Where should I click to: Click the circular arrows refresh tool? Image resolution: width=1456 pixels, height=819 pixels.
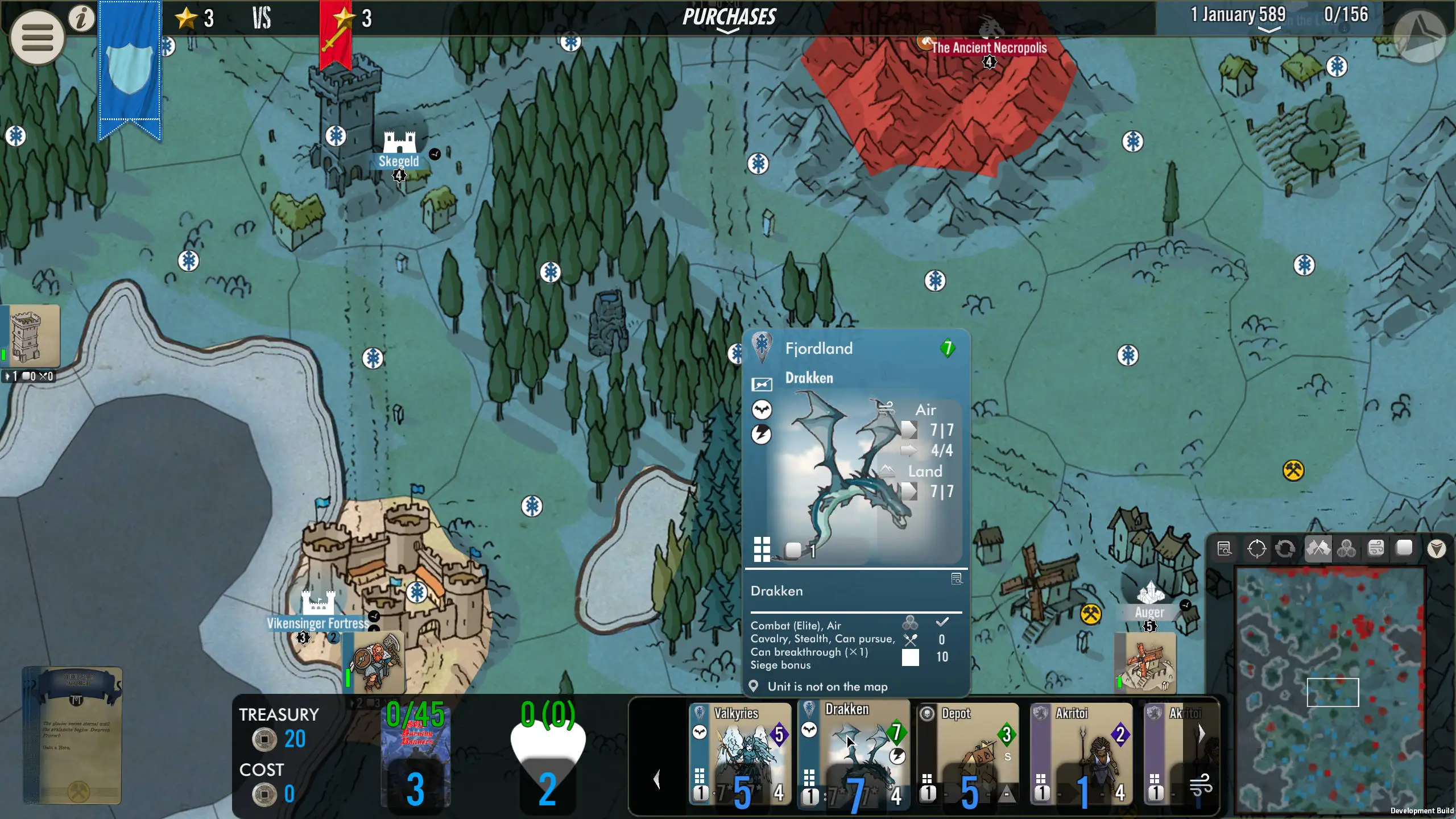coord(1285,549)
